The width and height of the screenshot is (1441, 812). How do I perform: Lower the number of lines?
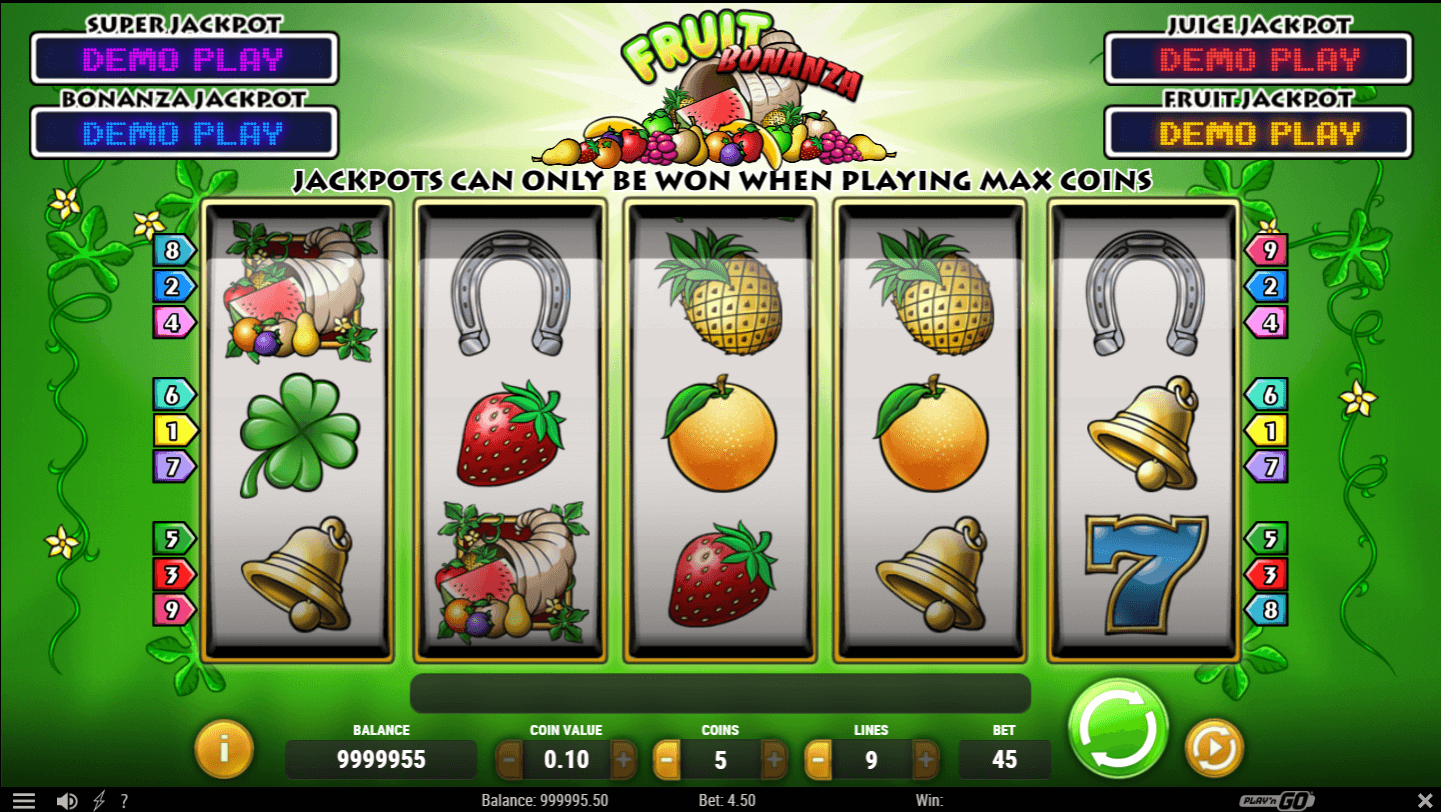(818, 760)
